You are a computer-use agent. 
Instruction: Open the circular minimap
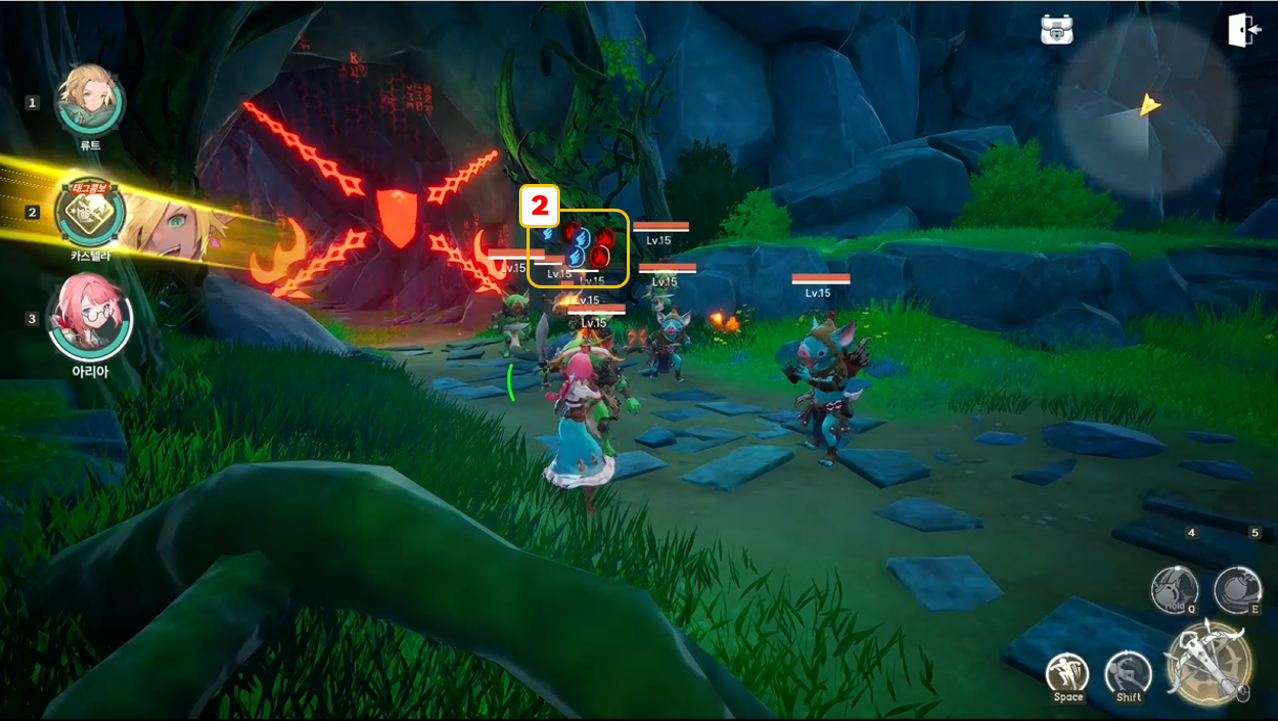[1148, 106]
